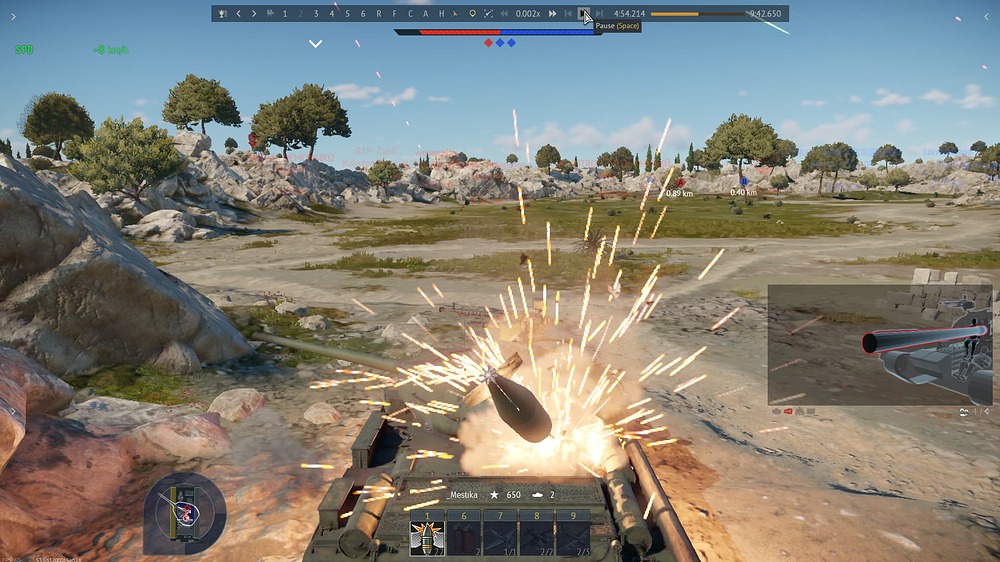Click the tank damage indicator icon
1000x562 pixels.
click(184, 512)
